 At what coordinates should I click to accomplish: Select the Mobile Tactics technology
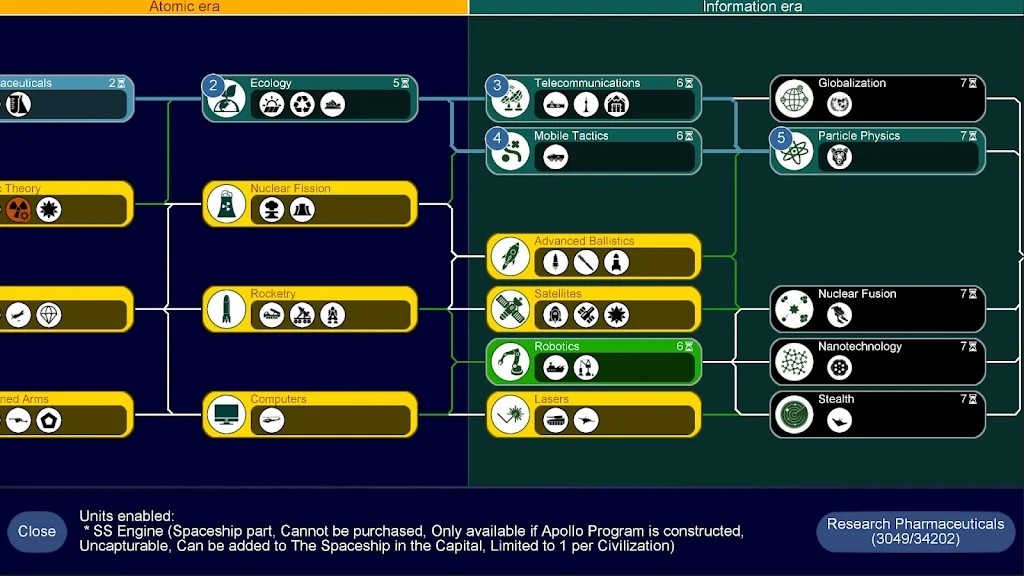tap(594, 151)
